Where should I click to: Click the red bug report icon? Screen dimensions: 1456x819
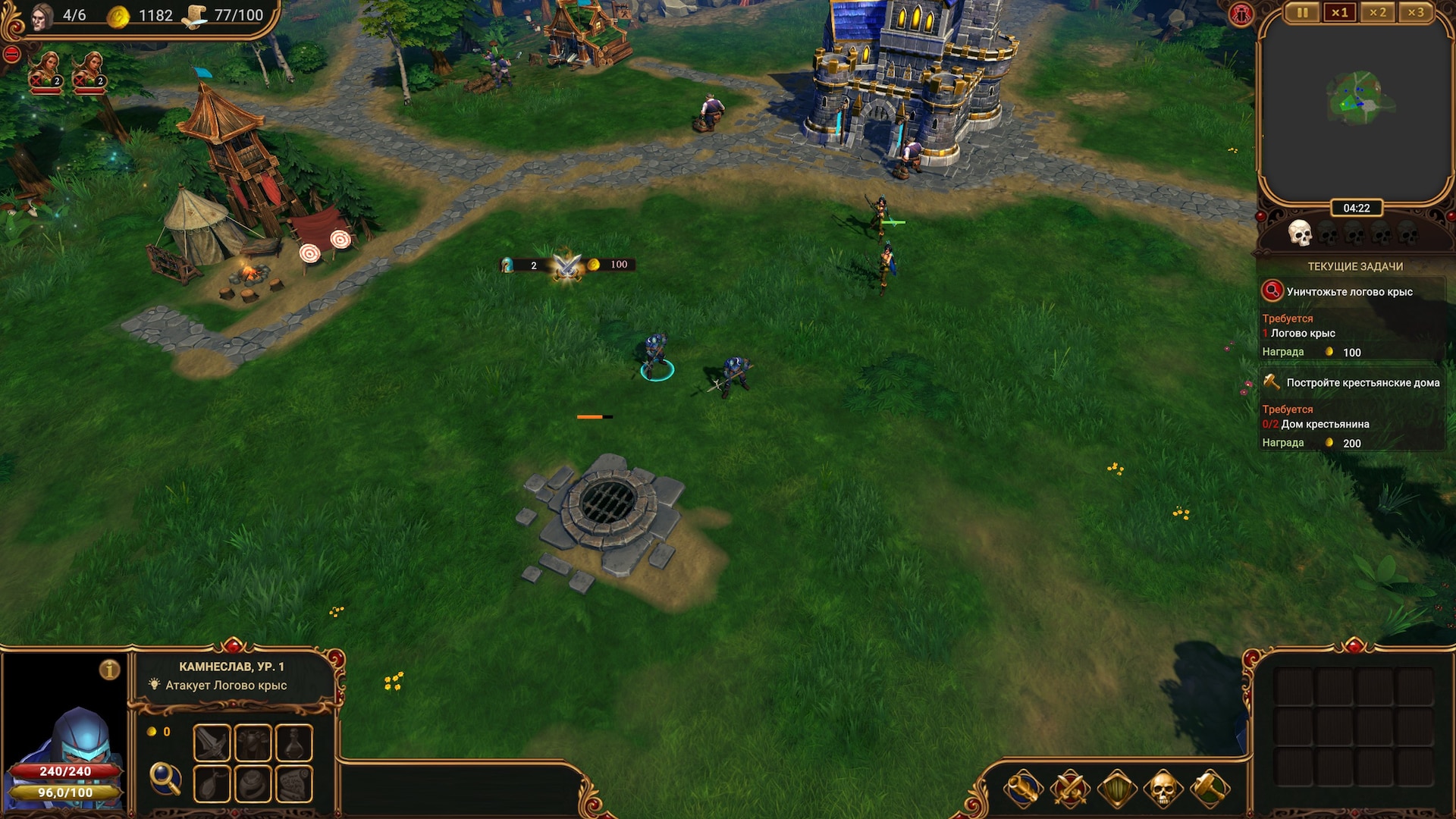pyautogui.click(x=1241, y=14)
